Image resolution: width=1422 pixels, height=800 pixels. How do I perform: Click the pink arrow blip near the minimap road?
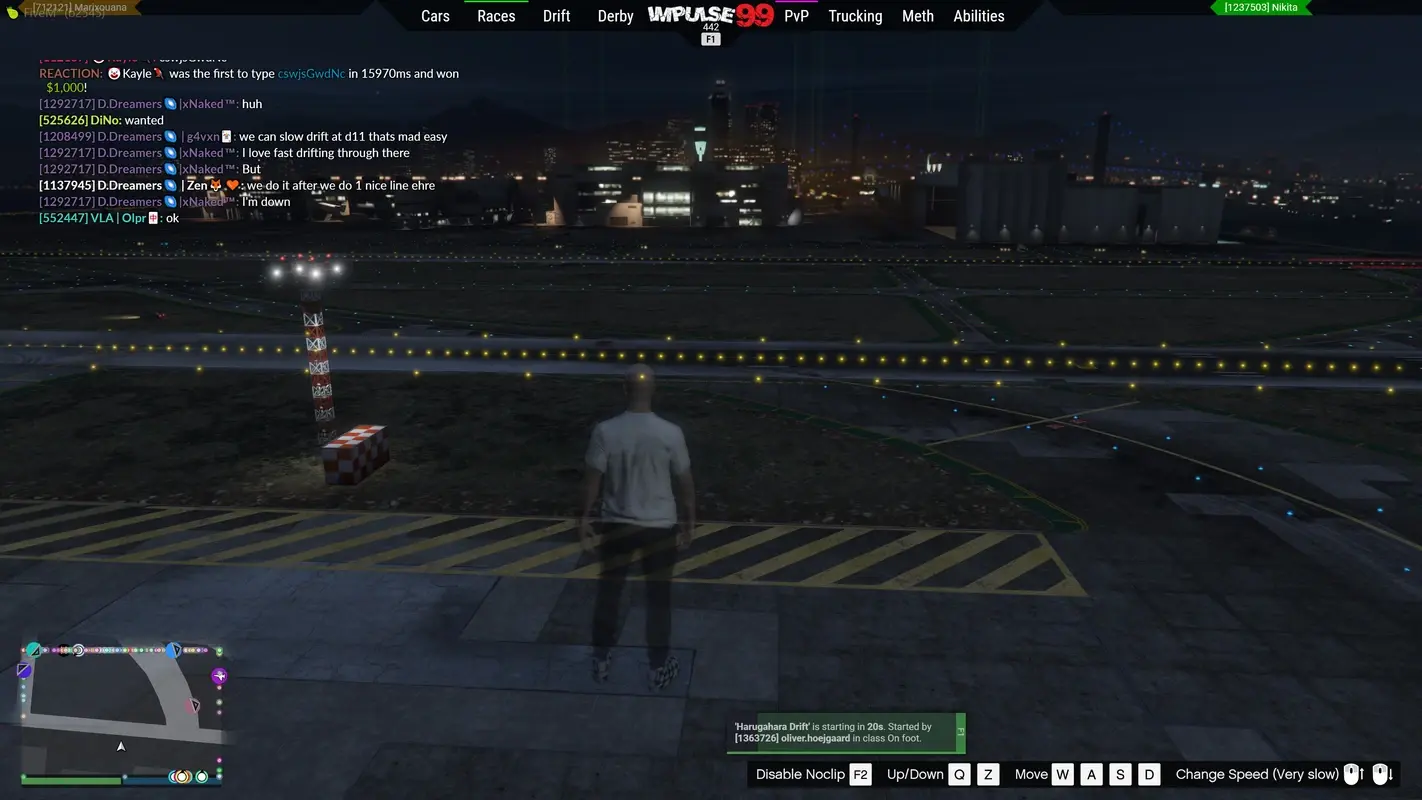click(193, 705)
